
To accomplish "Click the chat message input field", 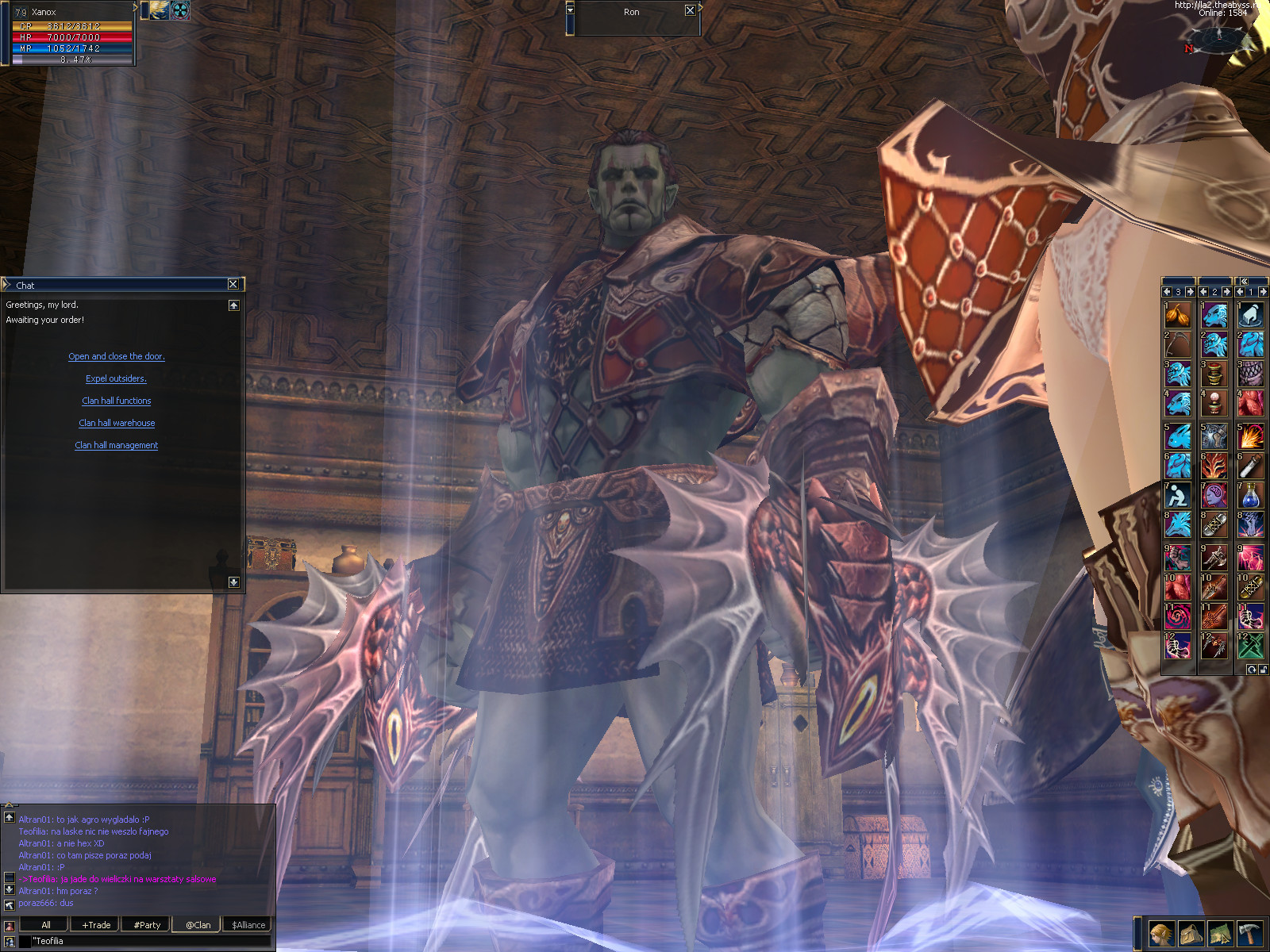I will [151, 941].
